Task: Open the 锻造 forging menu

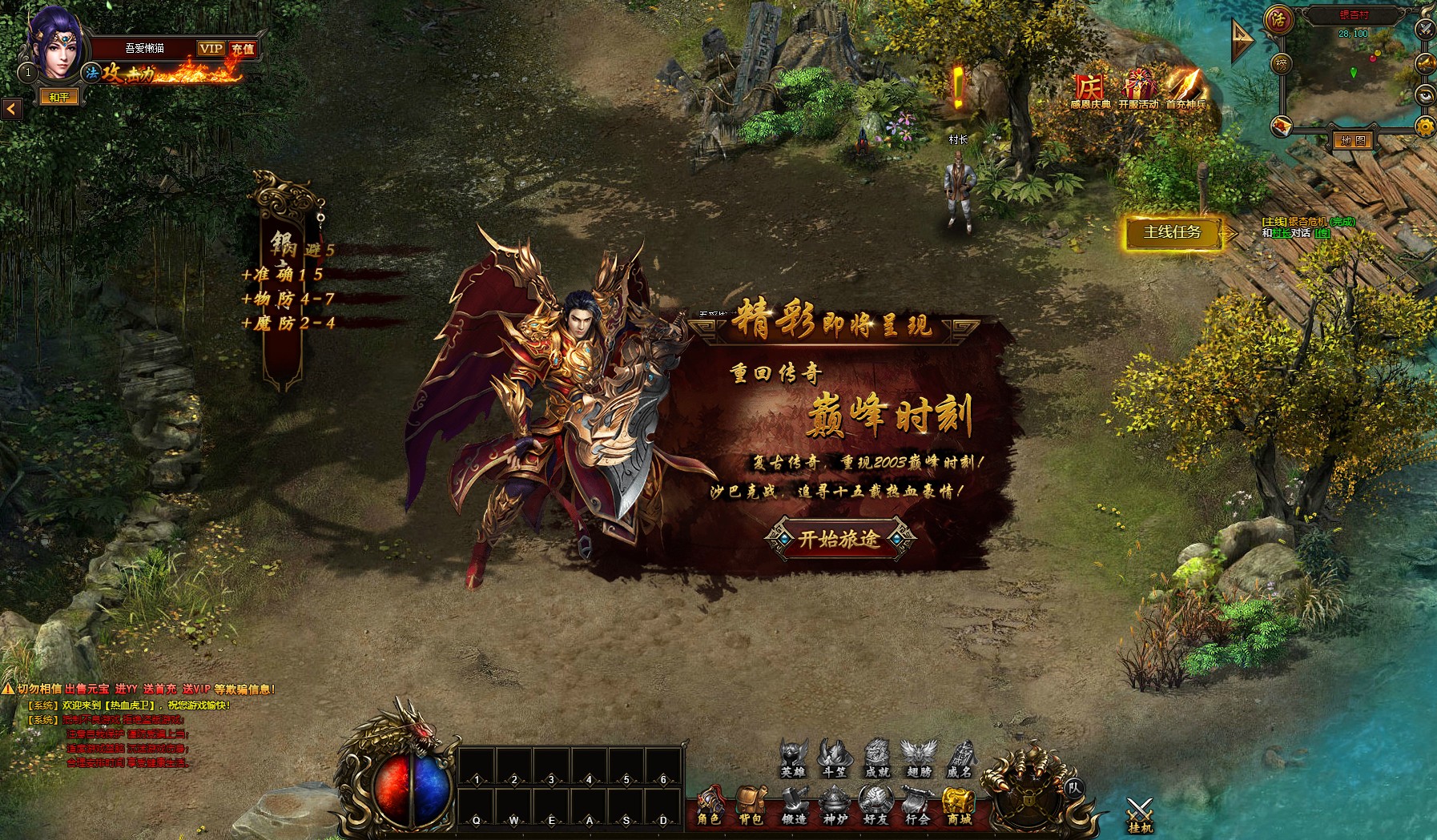Action: point(793,804)
